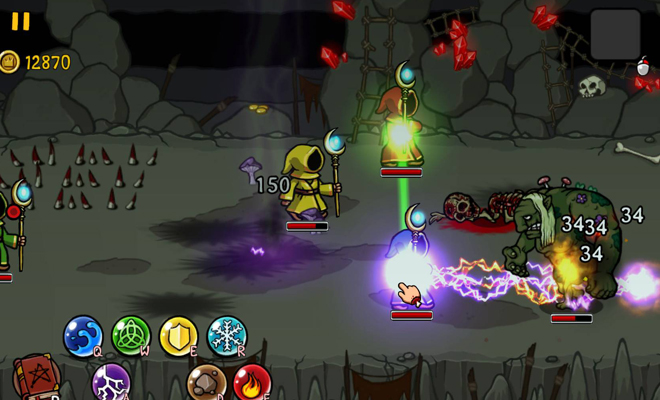Image resolution: width=660 pixels, height=400 pixels.
Task: Pause the game
Action: (20, 21)
